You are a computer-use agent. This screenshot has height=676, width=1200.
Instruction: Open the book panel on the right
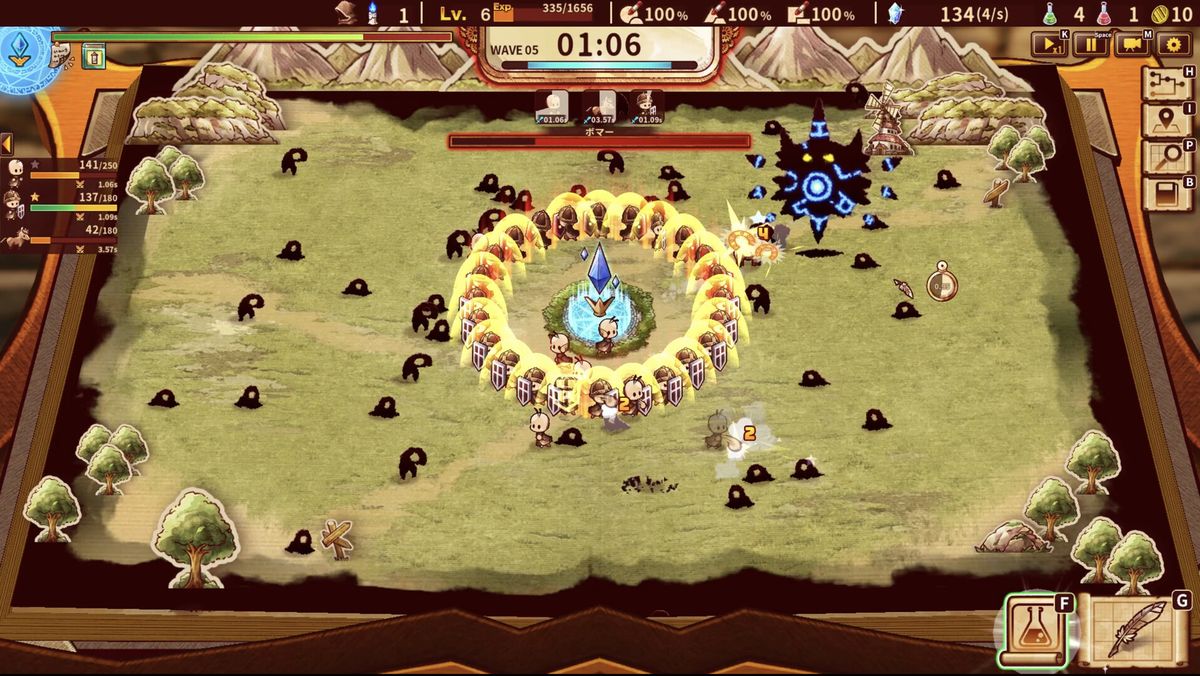click(1166, 192)
